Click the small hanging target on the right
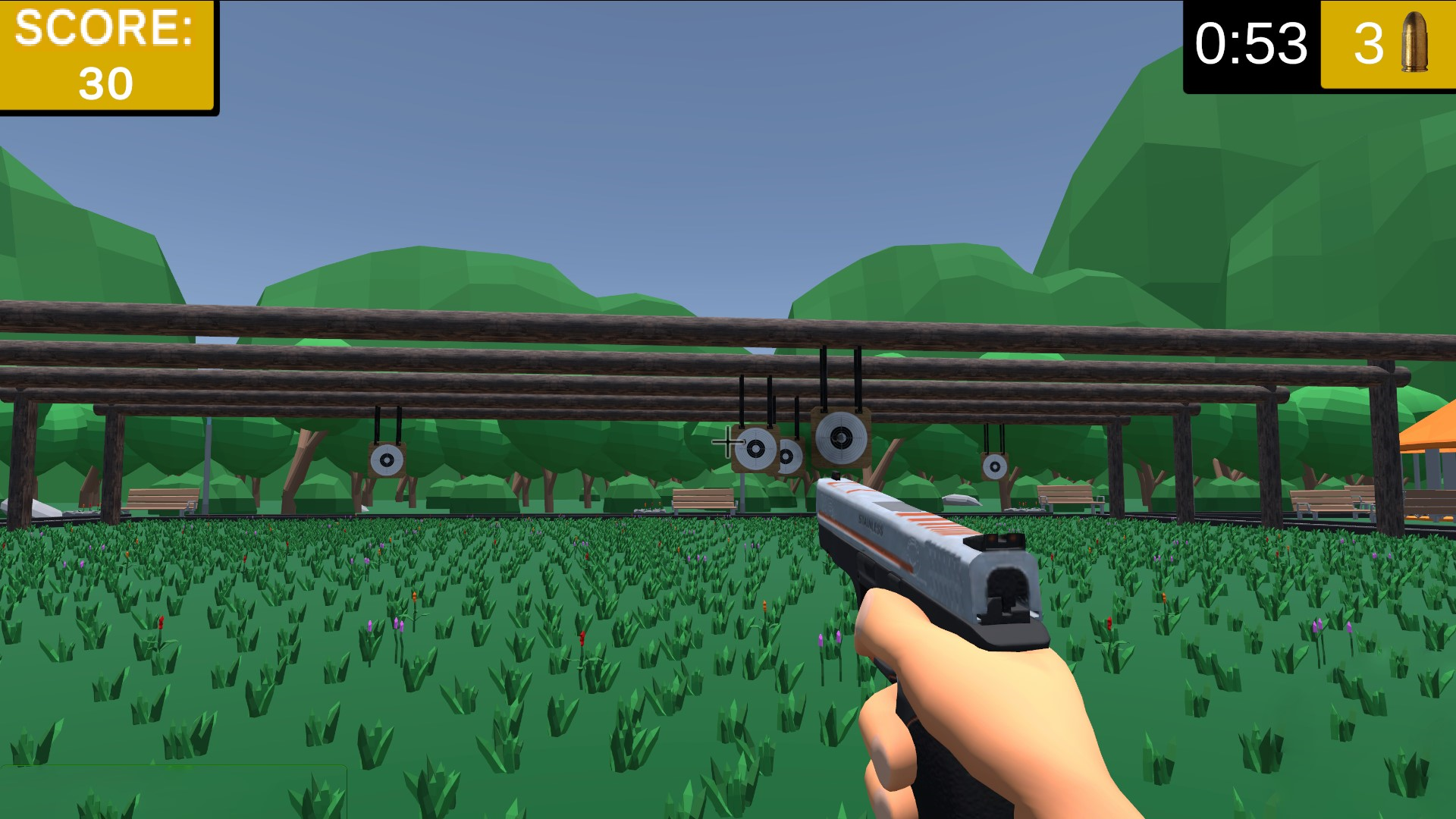The height and width of the screenshot is (819, 1456). tap(993, 466)
